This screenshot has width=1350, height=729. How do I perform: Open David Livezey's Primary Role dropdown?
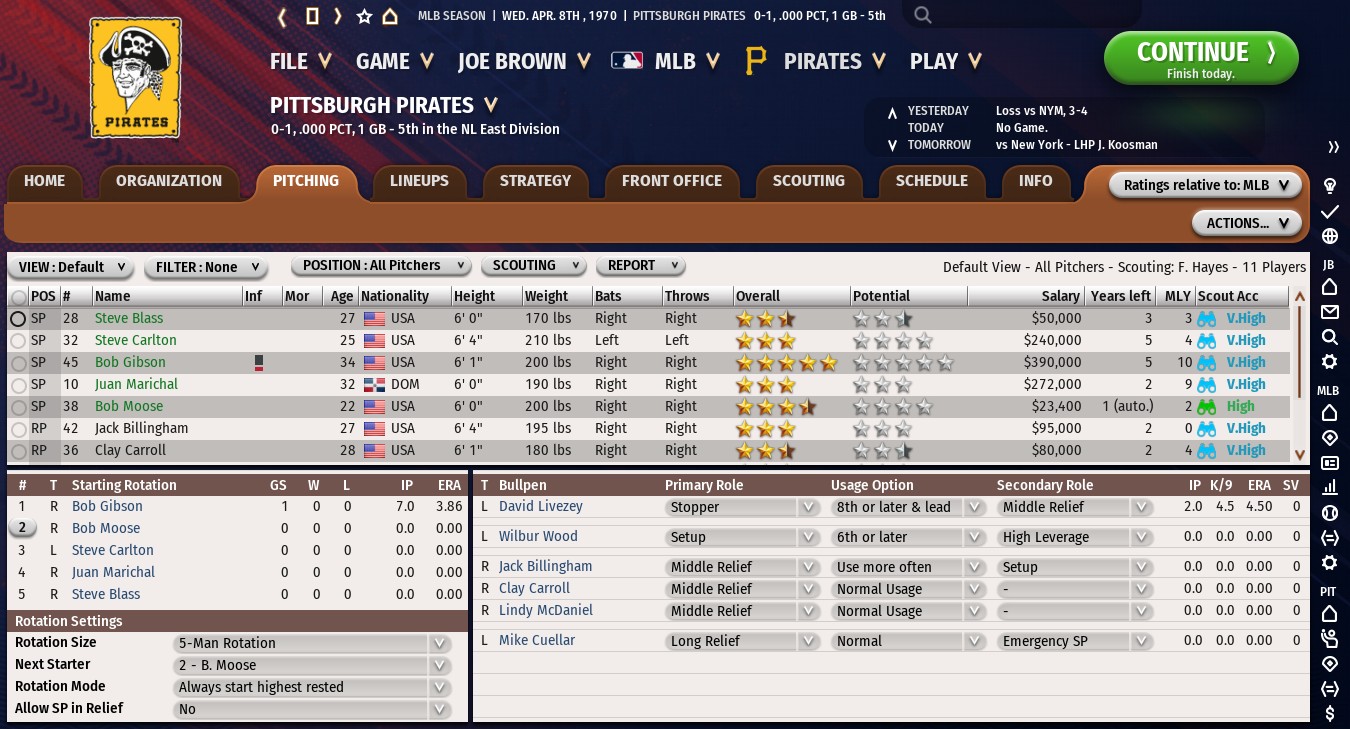(x=742, y=507)
